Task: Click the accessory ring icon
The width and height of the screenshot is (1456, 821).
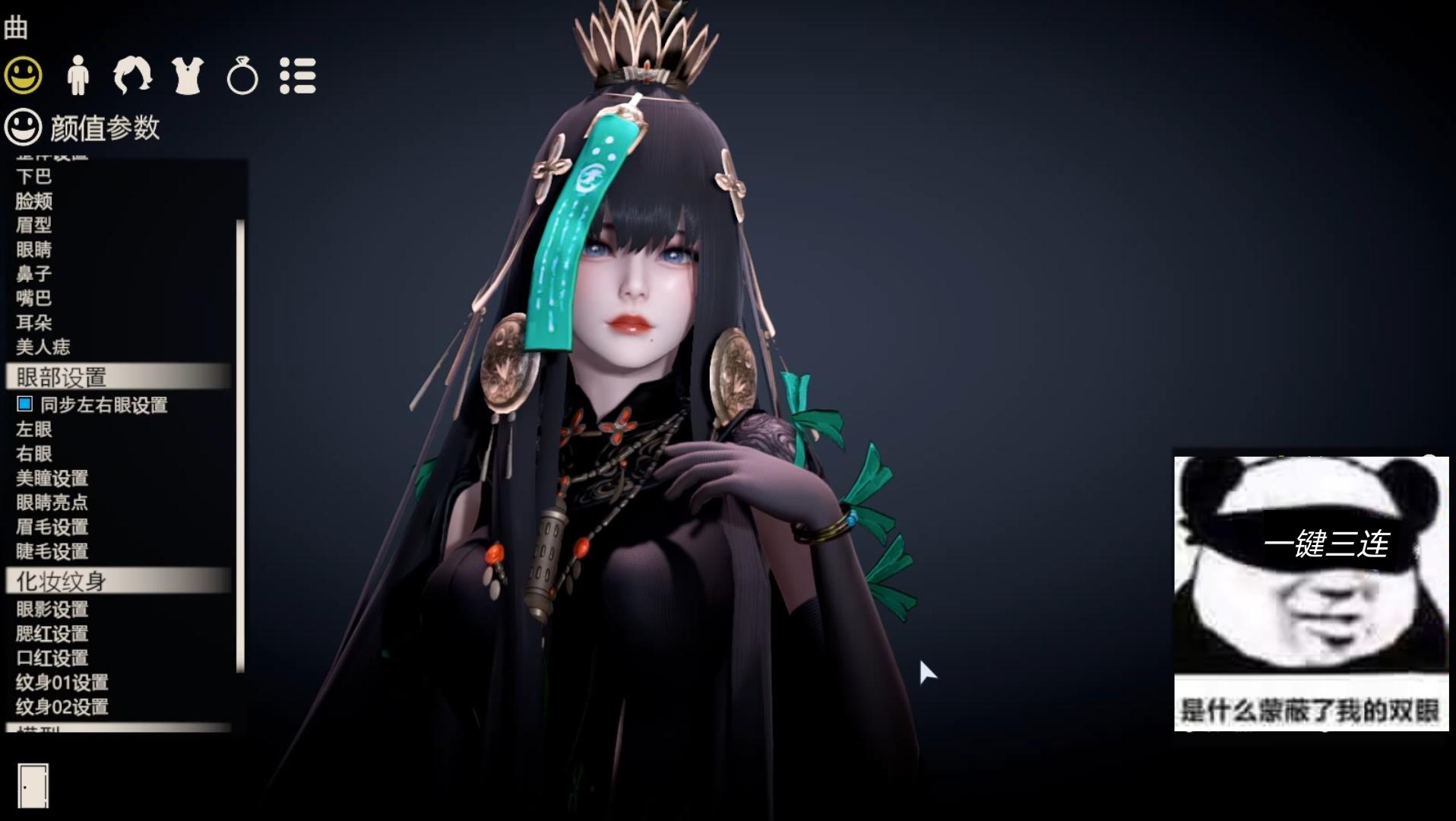Action: (241, 75)
